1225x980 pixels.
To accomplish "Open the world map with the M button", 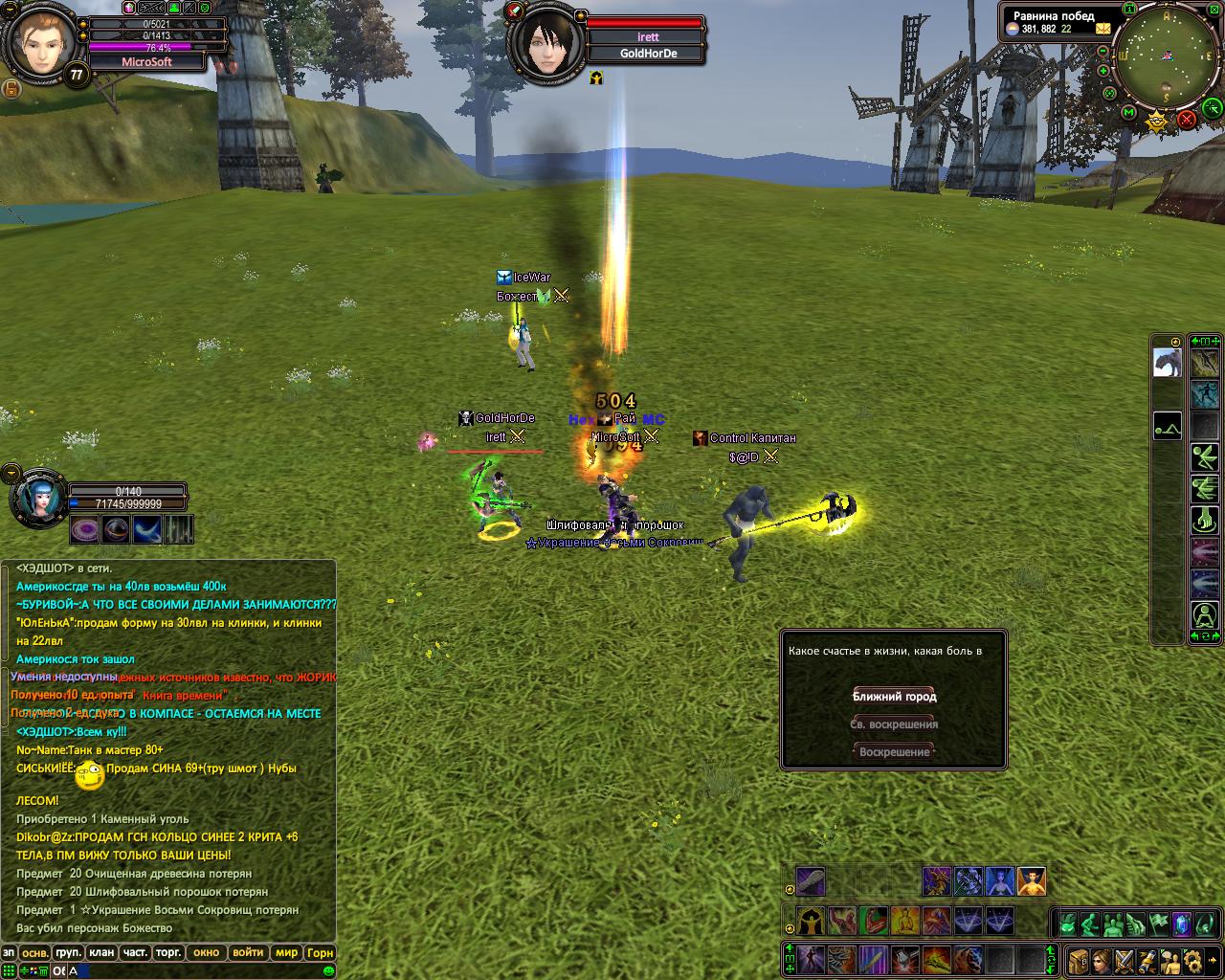I will pos(1129,114).
